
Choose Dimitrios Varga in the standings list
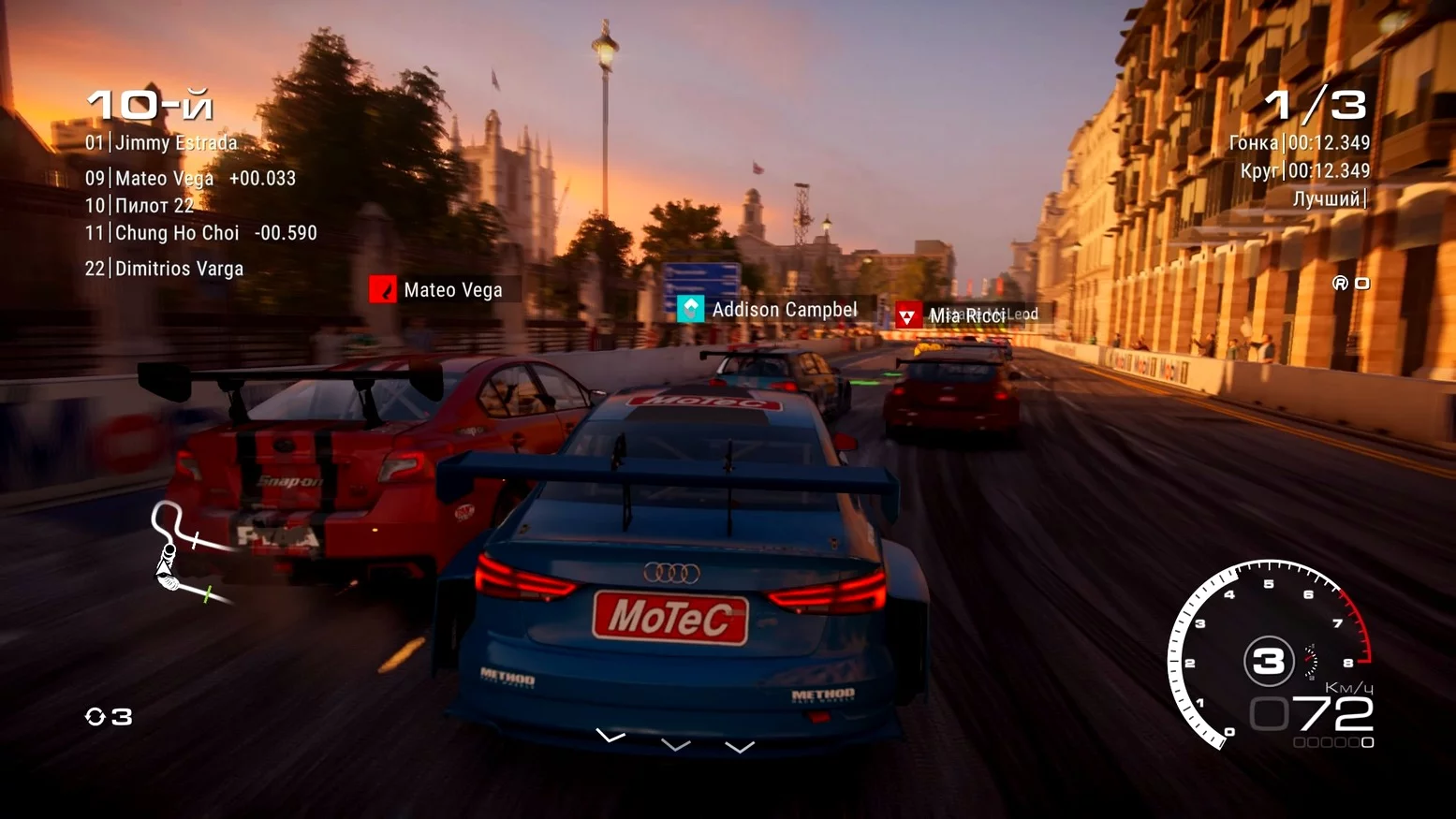tap(164, 269)
